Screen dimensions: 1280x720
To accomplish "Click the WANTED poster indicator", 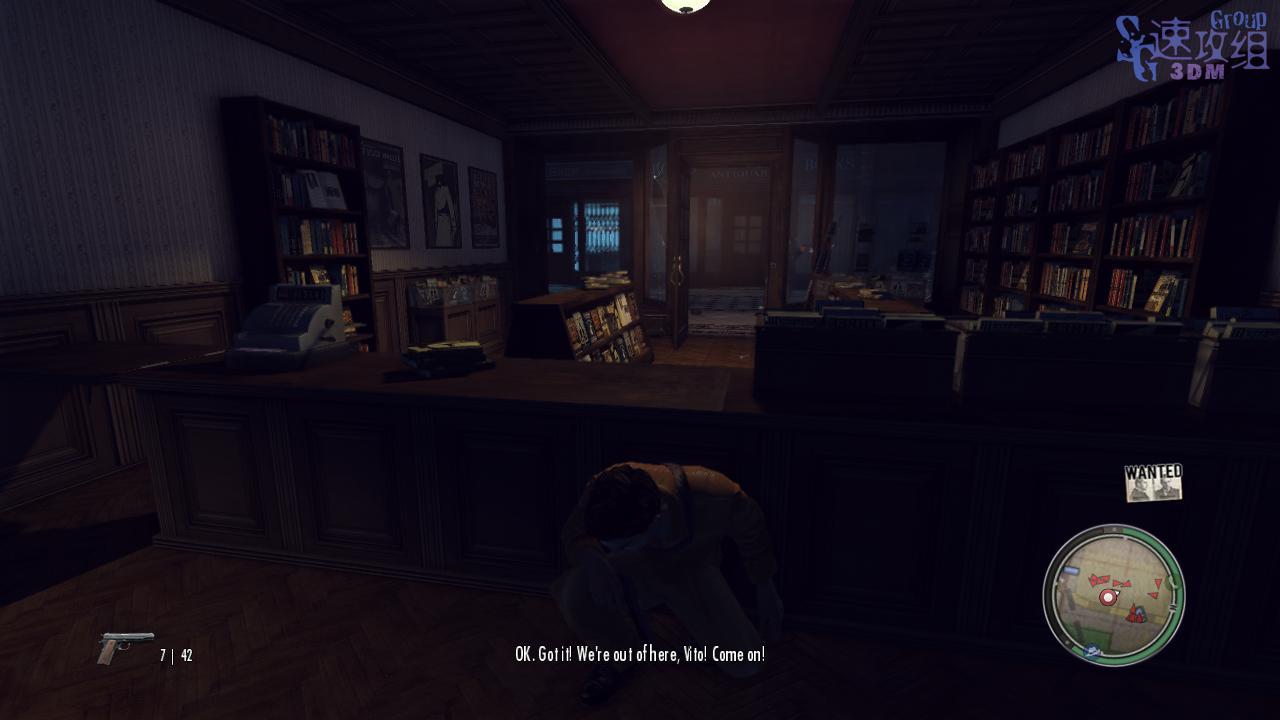I will click(x=1153, y=482).
